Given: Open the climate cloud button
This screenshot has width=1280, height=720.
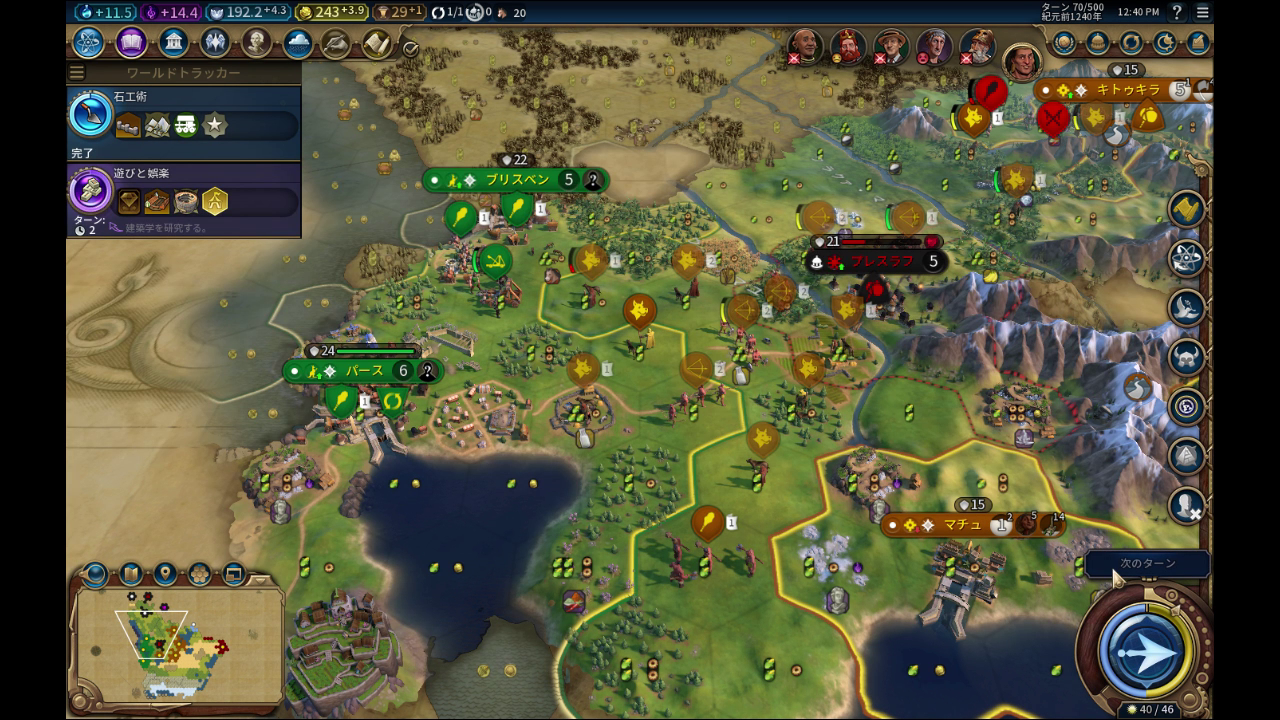Looking at the screenshot, I should 297,43.
